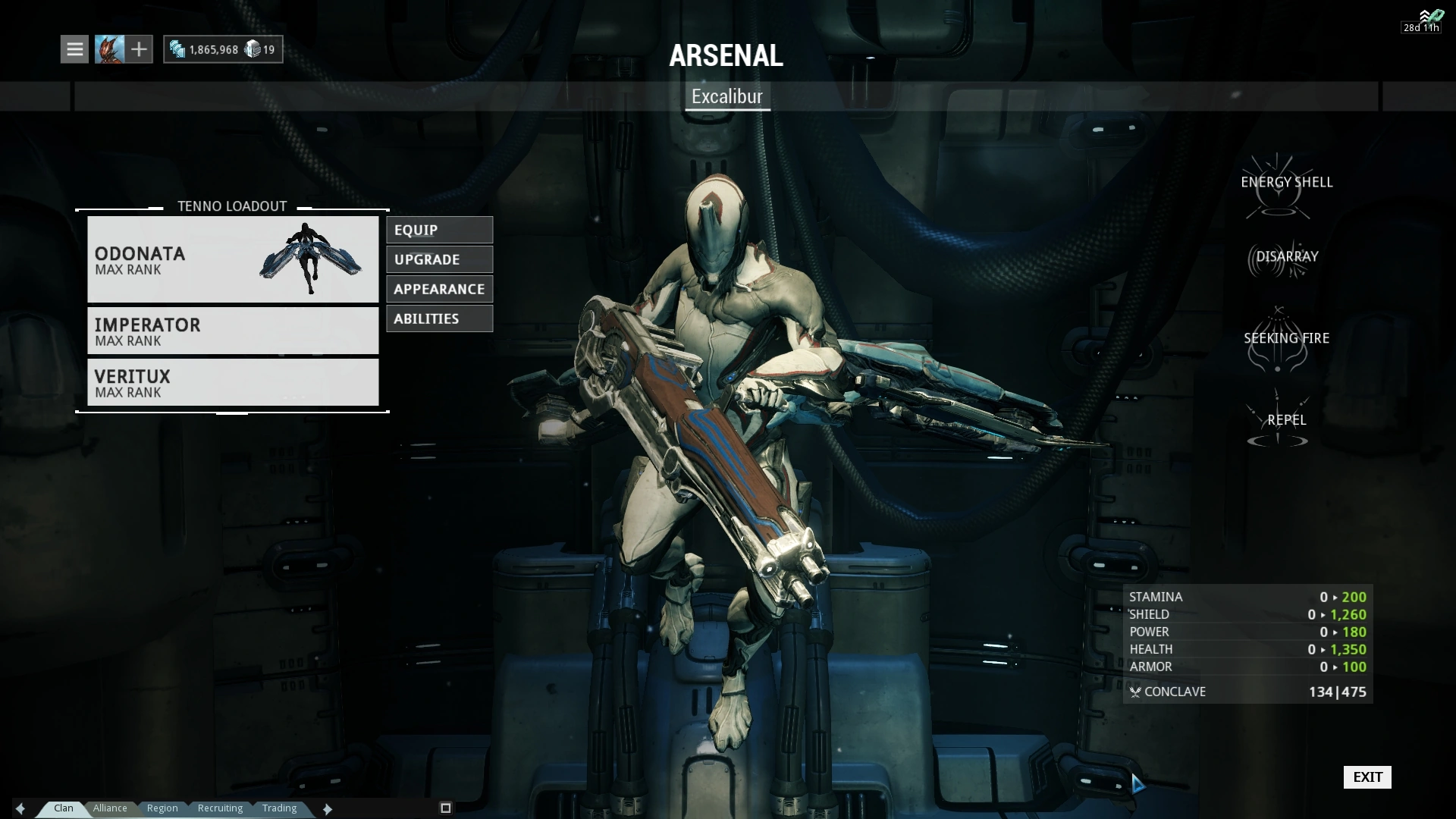Viewport: 1456px width, 819px height.
Task: Switch to the Clan chat tab
Action: click(x=64, y=808)
